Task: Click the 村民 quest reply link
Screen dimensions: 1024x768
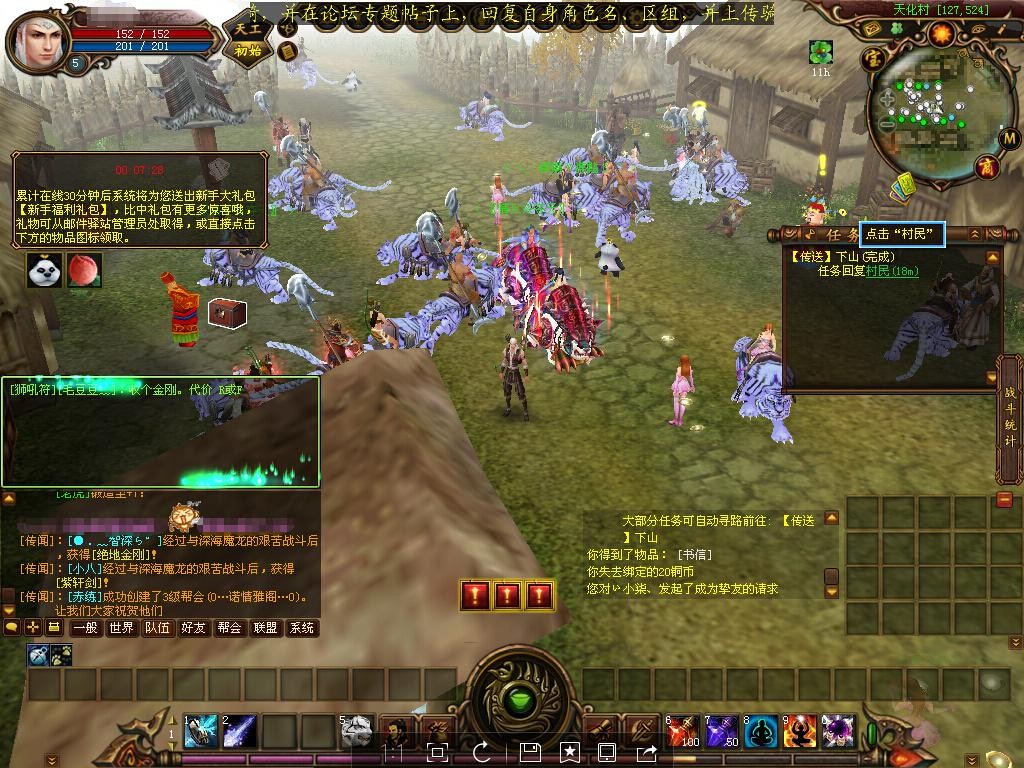Action: 877,271
